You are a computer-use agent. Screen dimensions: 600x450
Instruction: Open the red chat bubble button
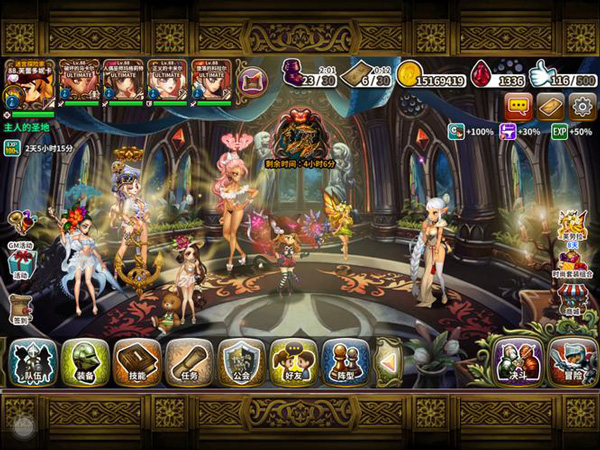click(x=519, y=106)
